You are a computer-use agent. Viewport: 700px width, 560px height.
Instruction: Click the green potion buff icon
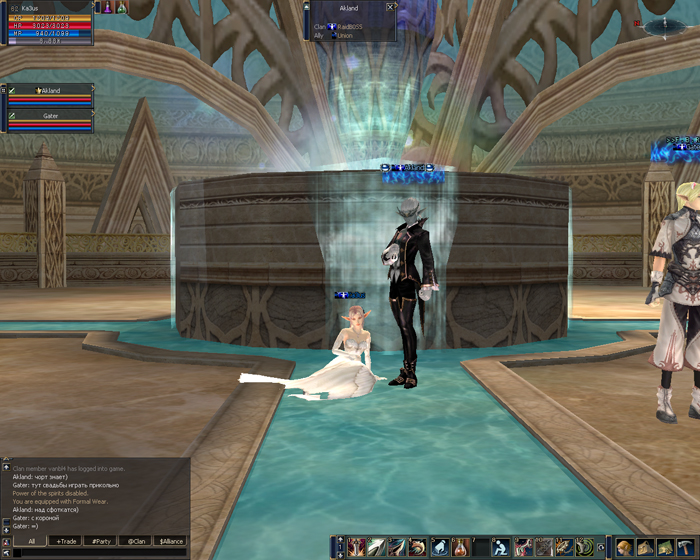tap(122, 7)
